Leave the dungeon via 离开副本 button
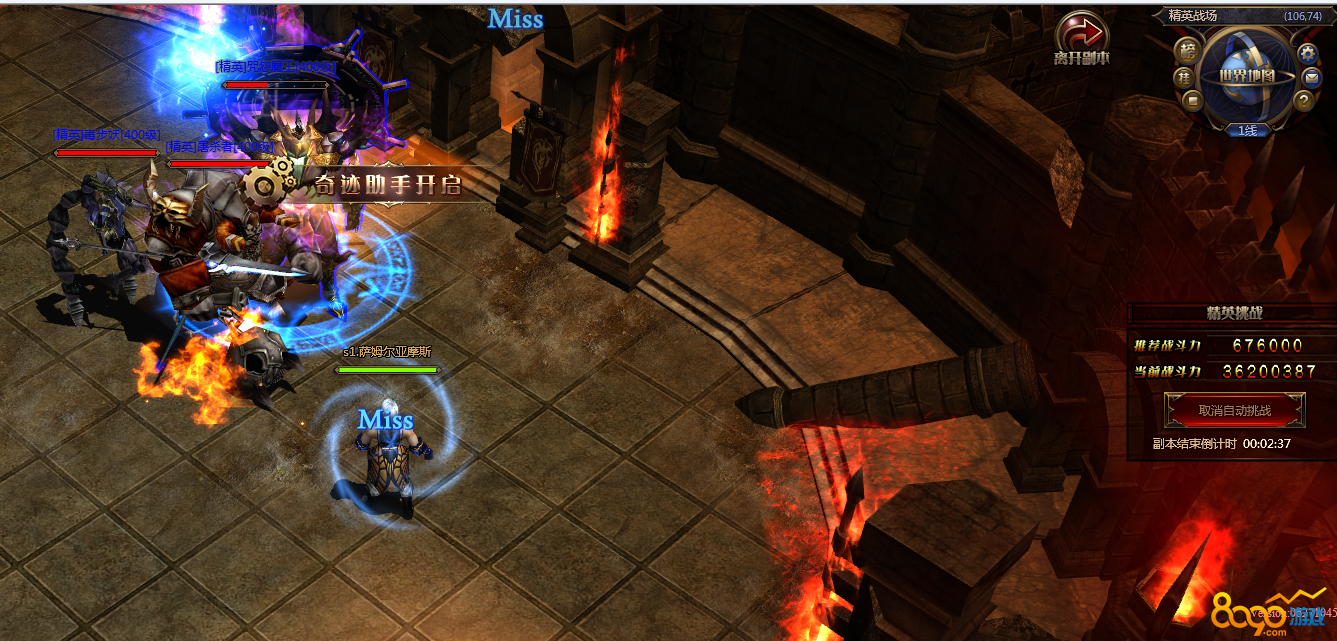This screenshot has width=1337, height=641. pos(1081,37)
